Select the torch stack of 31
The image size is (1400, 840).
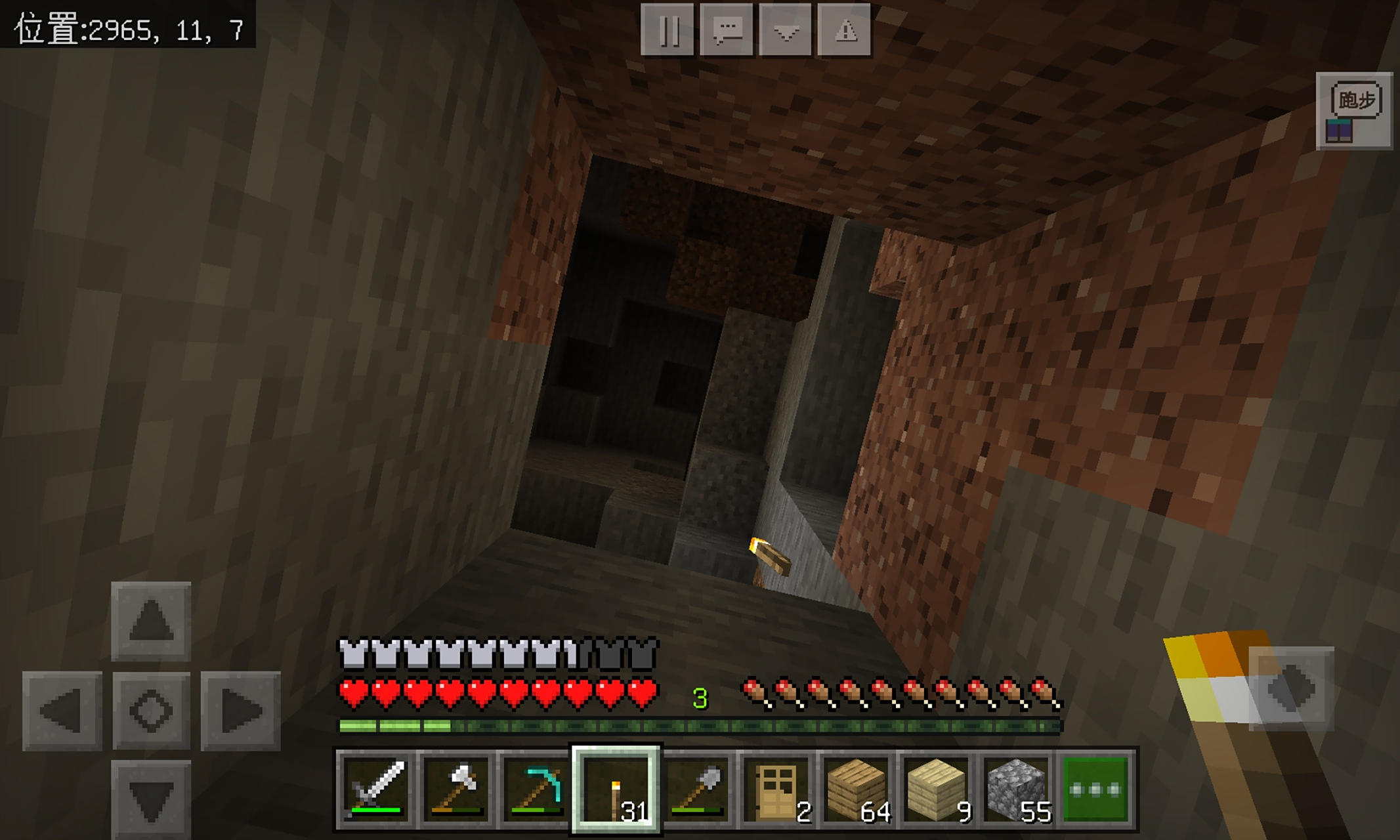(616, 789)
